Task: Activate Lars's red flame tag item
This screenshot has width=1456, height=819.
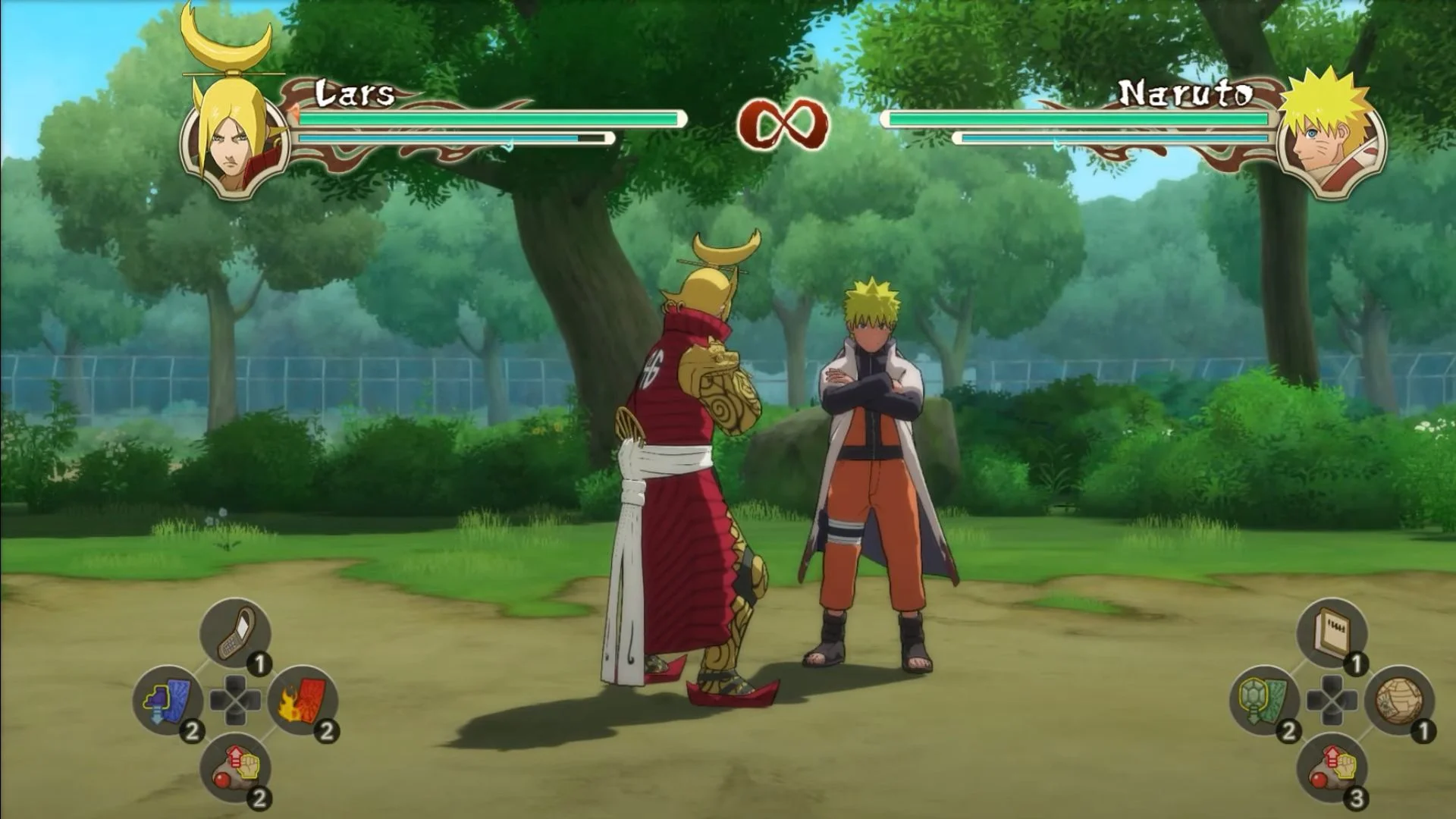Action: pos(303,701)
